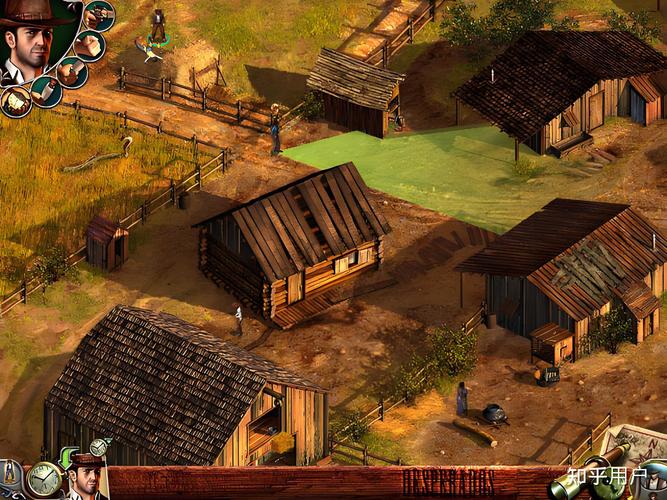Choose the fist punch action icon
667x500 pixels.
tap(90, 45)
